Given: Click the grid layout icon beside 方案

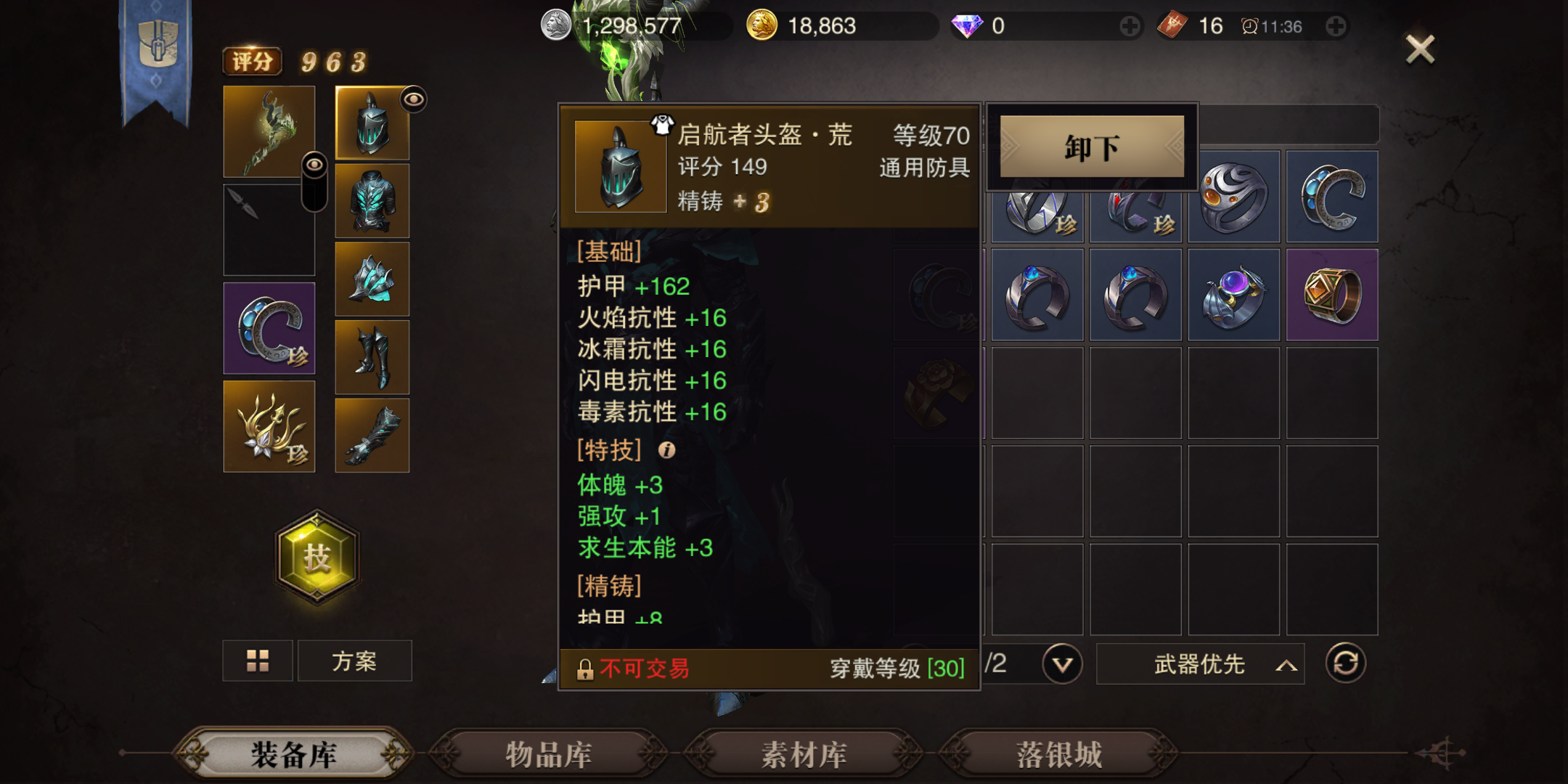Looking at the screenshot, I should click(x=258, y=661).
